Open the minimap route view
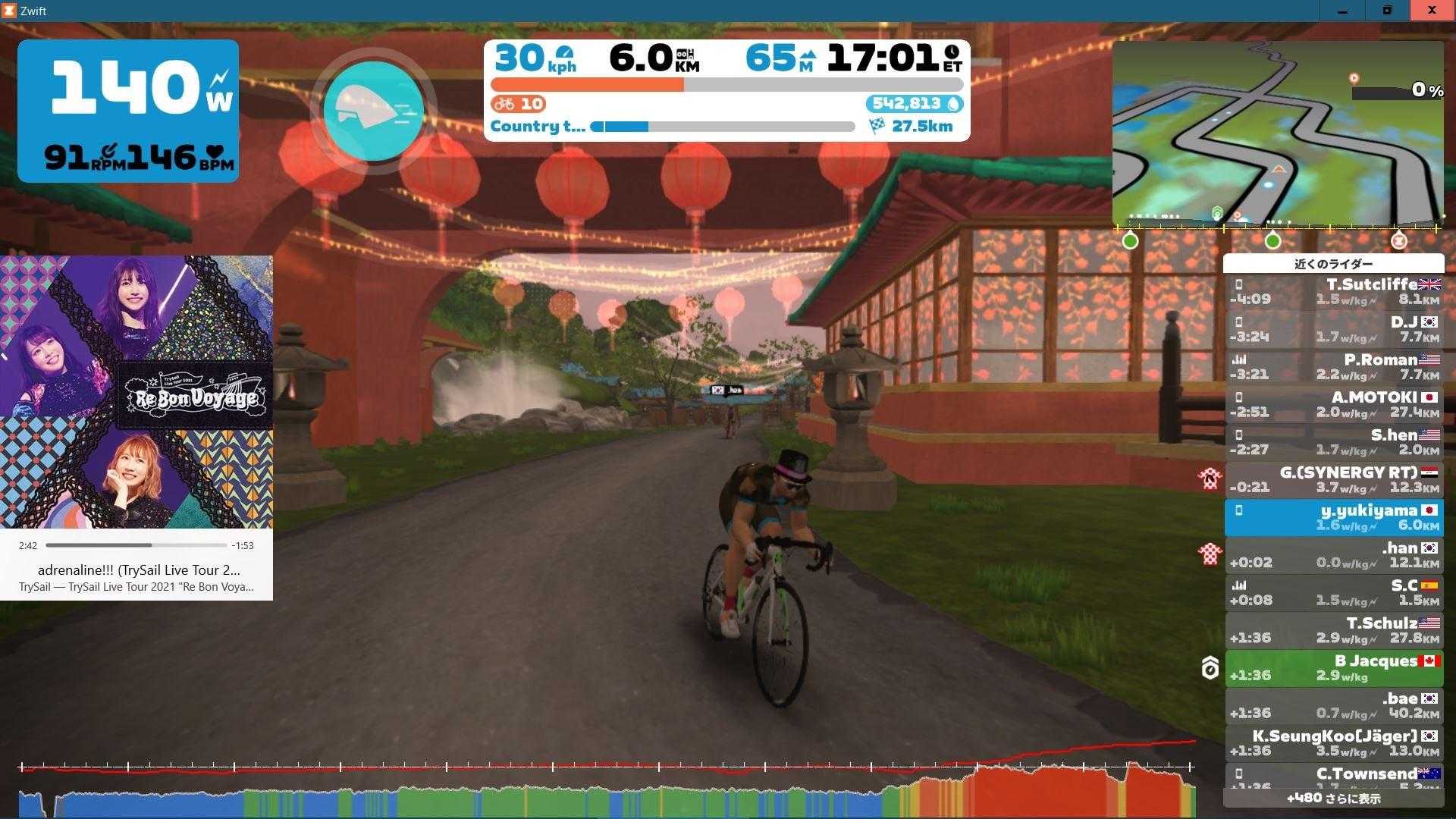 1278,133
